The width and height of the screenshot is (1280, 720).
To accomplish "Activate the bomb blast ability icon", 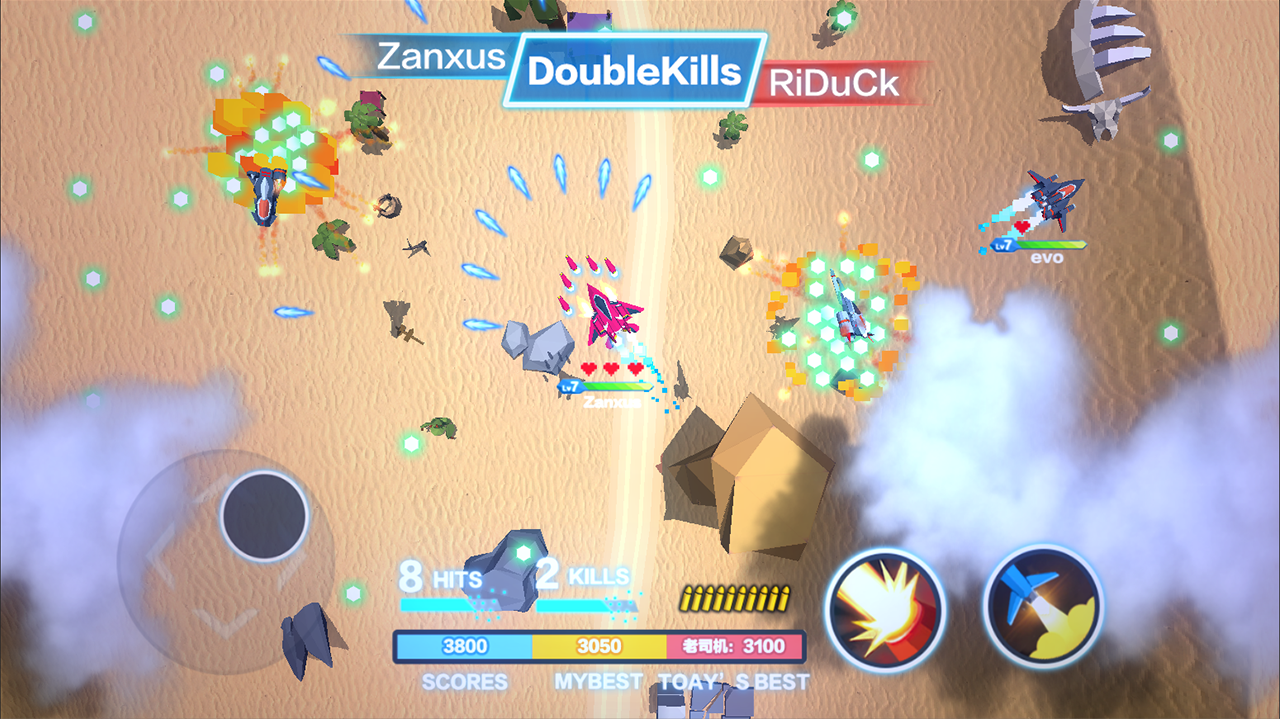I will 884,610.
